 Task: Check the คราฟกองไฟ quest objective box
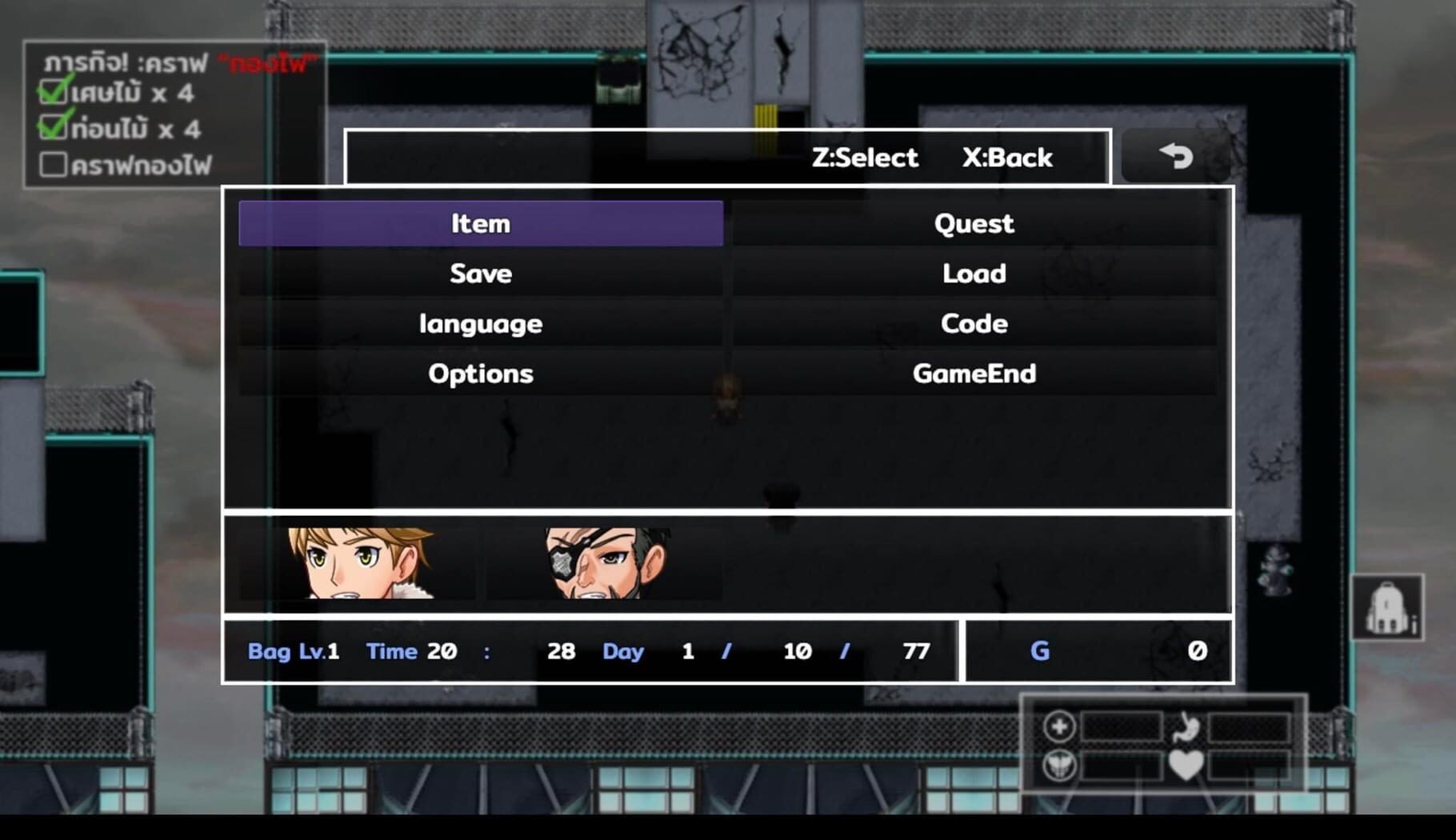(x=53, y=165)
